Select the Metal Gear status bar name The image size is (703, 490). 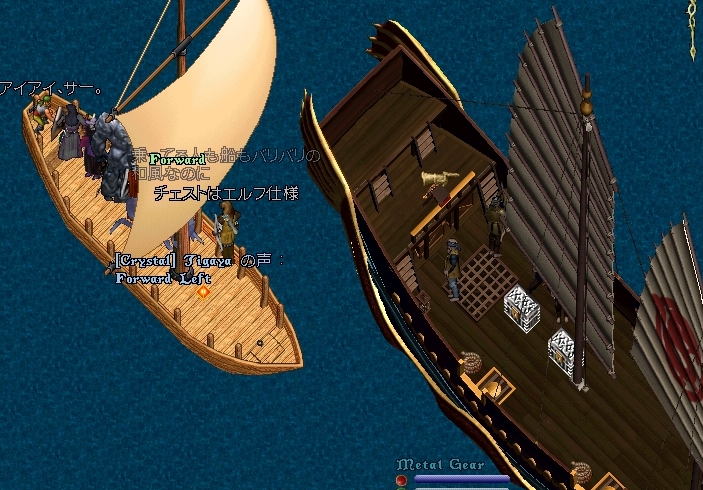point(441,465)
